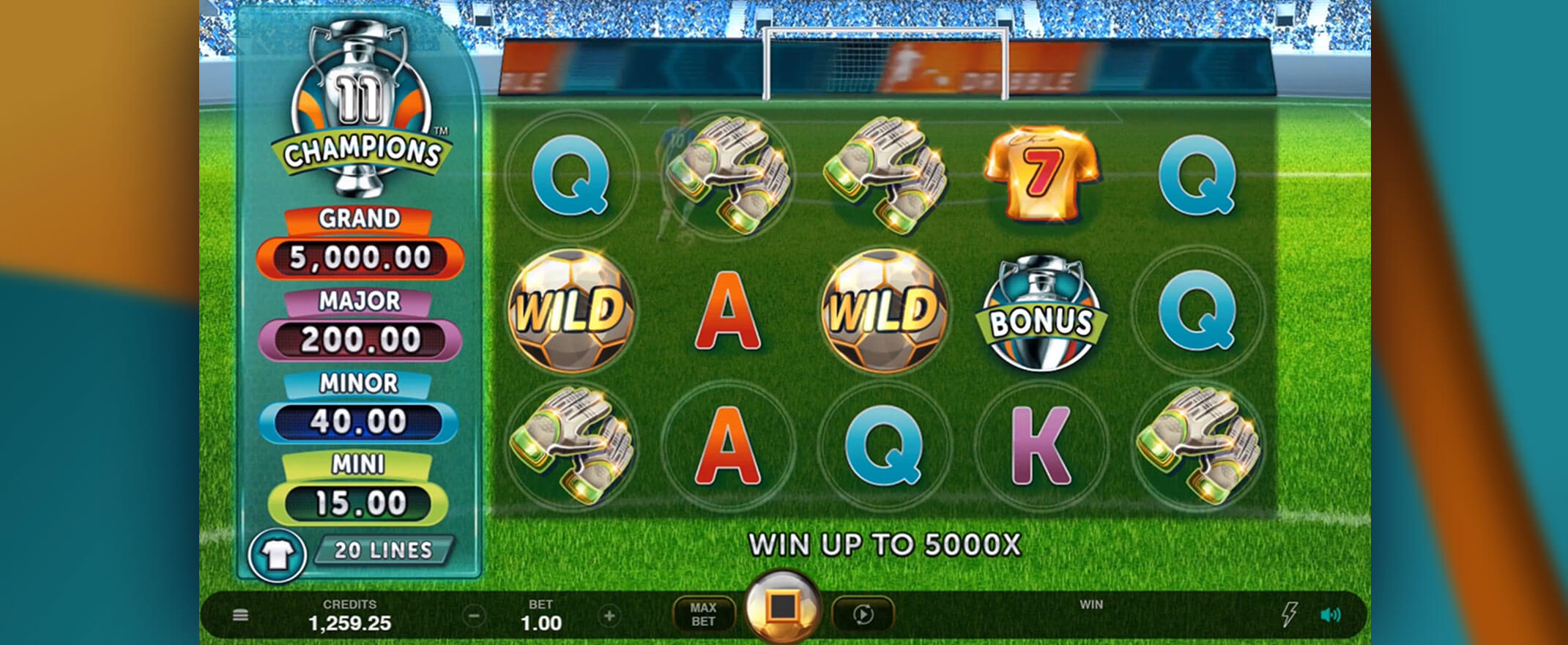
Task: Mute the sound speaker icon
Action: click(x=1330, y=615)
